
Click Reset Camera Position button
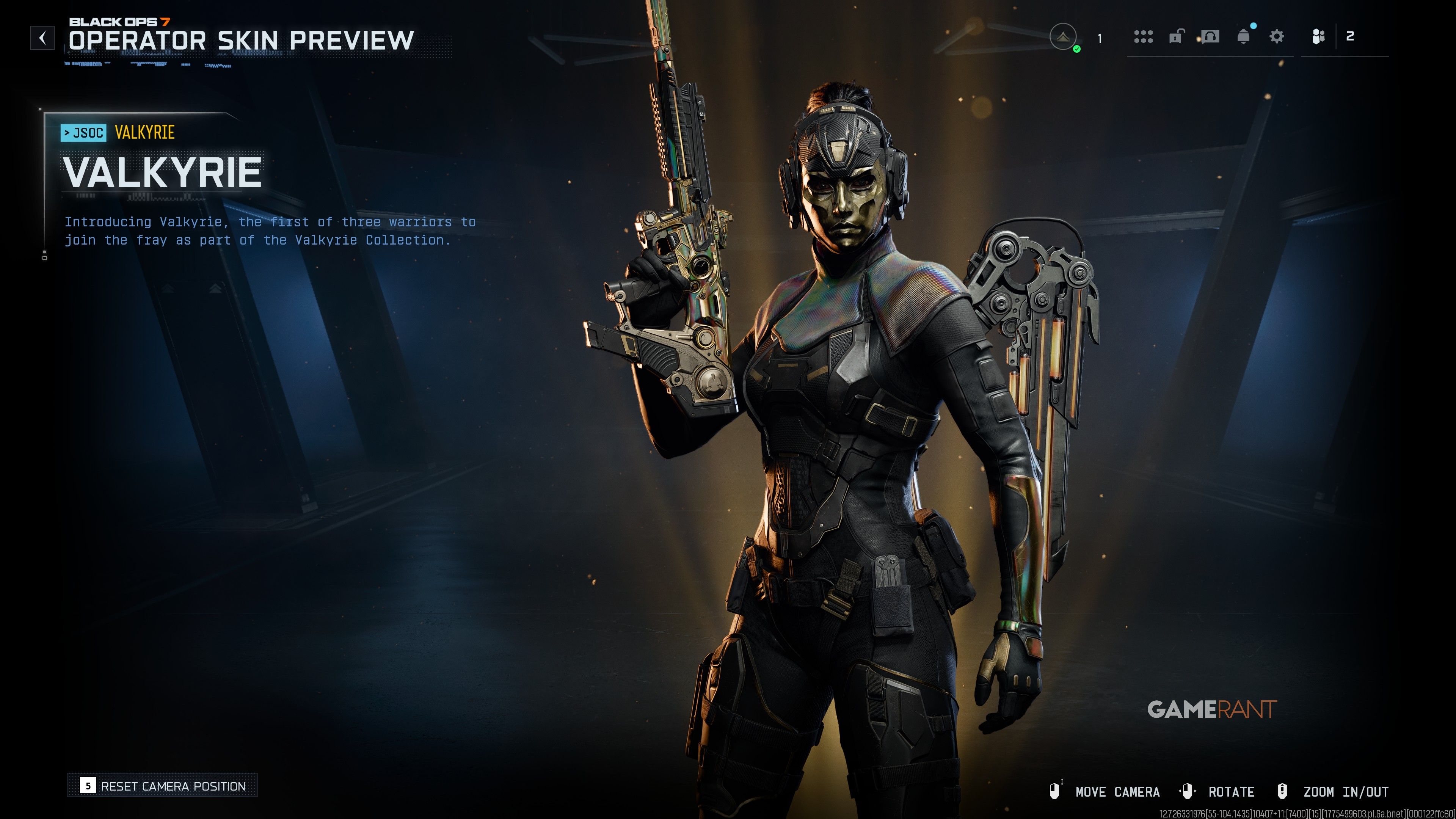(x=162, y=786)
